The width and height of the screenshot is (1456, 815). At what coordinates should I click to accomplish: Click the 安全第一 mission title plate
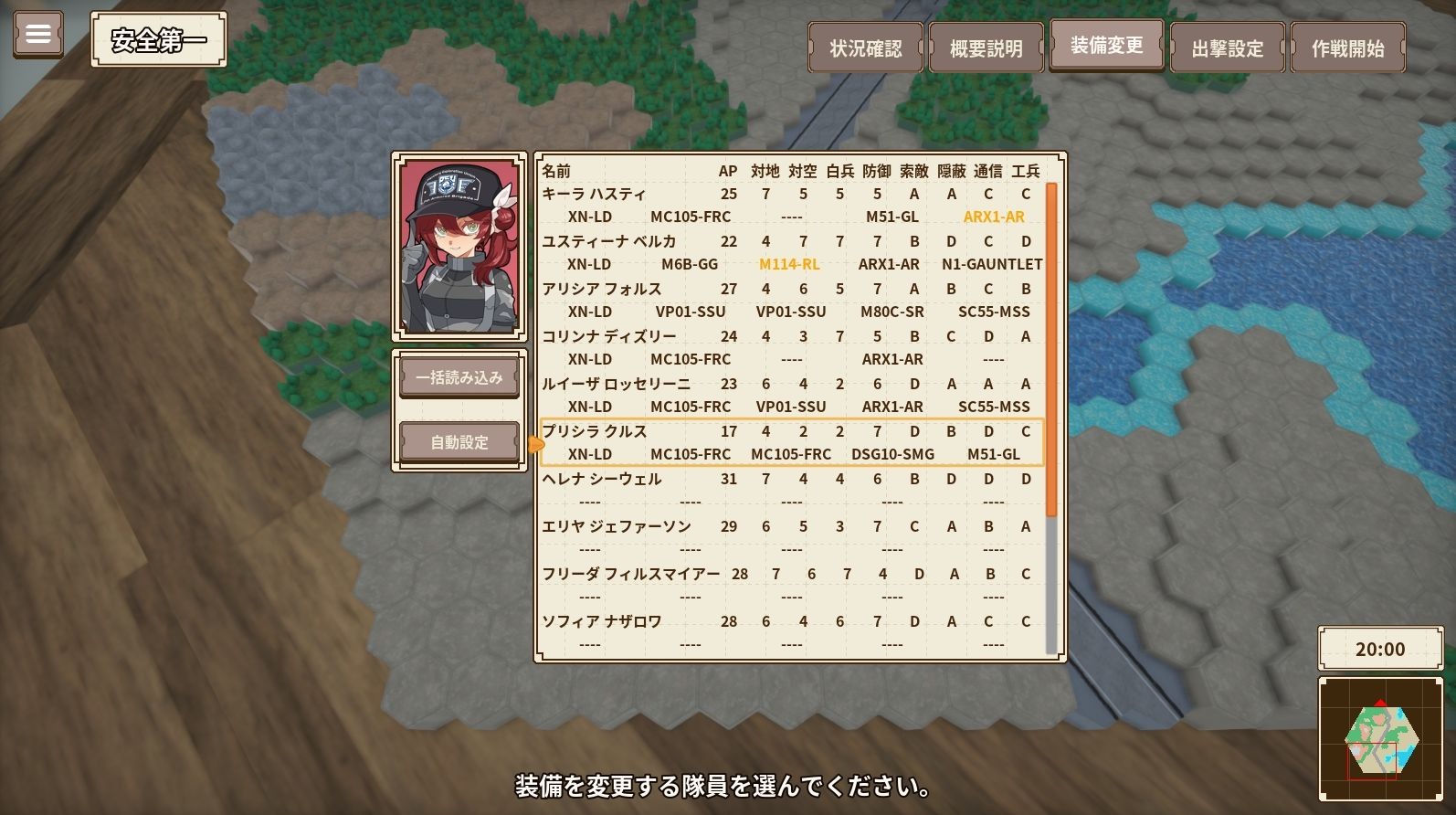pos(156,39)
